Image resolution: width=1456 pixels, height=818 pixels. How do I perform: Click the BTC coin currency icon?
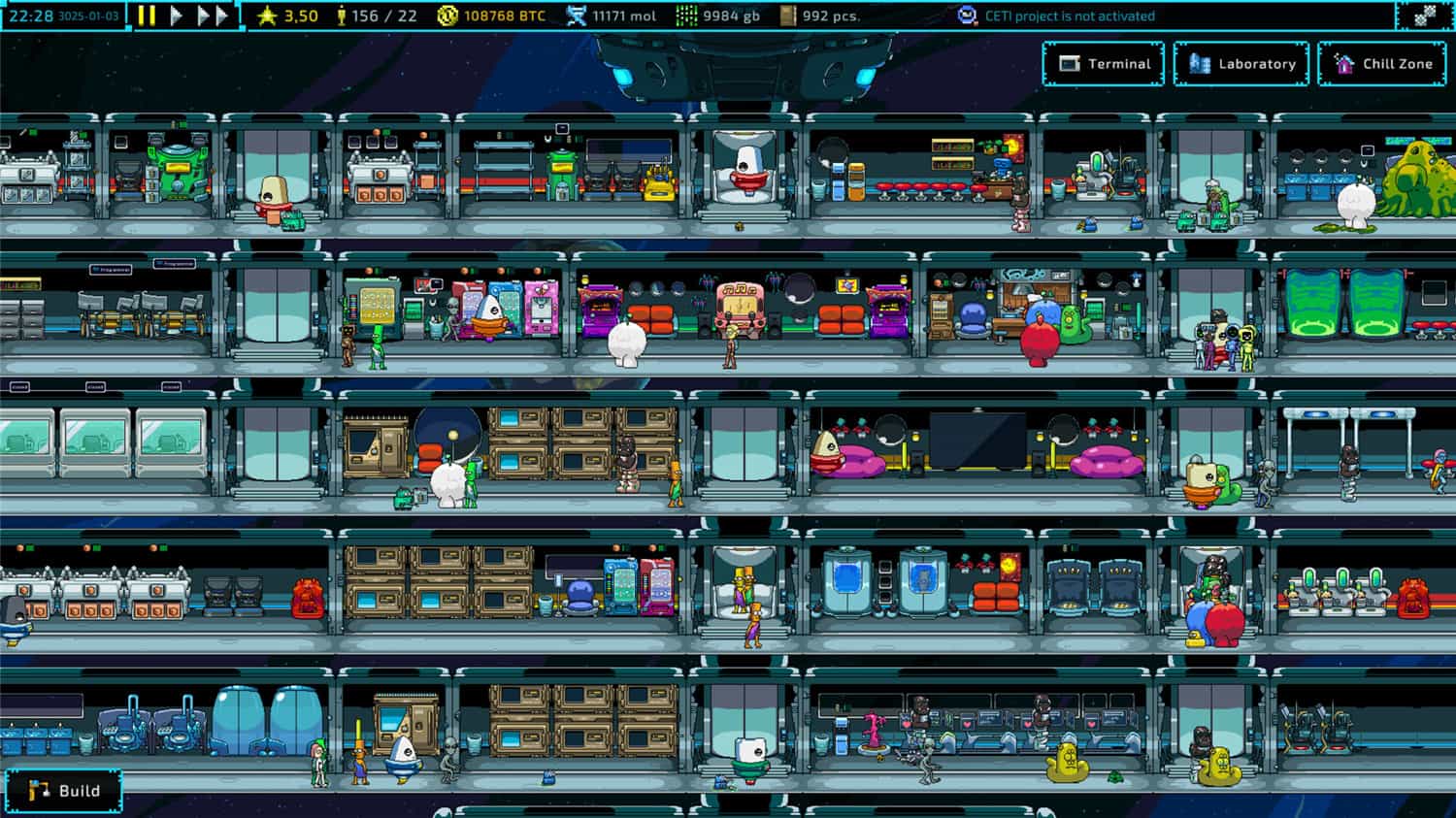point(449,15)
